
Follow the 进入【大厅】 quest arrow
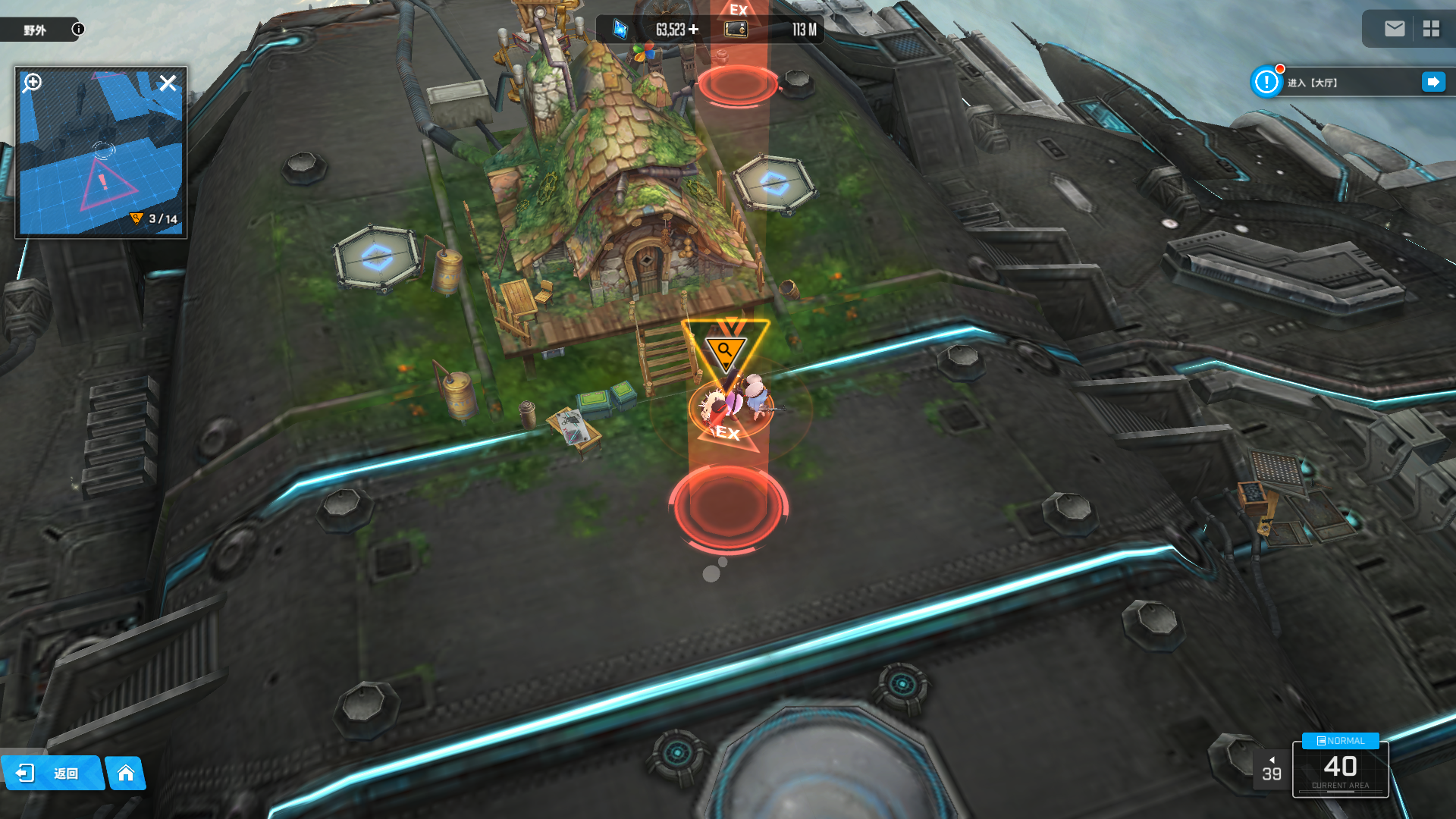[x=1433, y=82]
